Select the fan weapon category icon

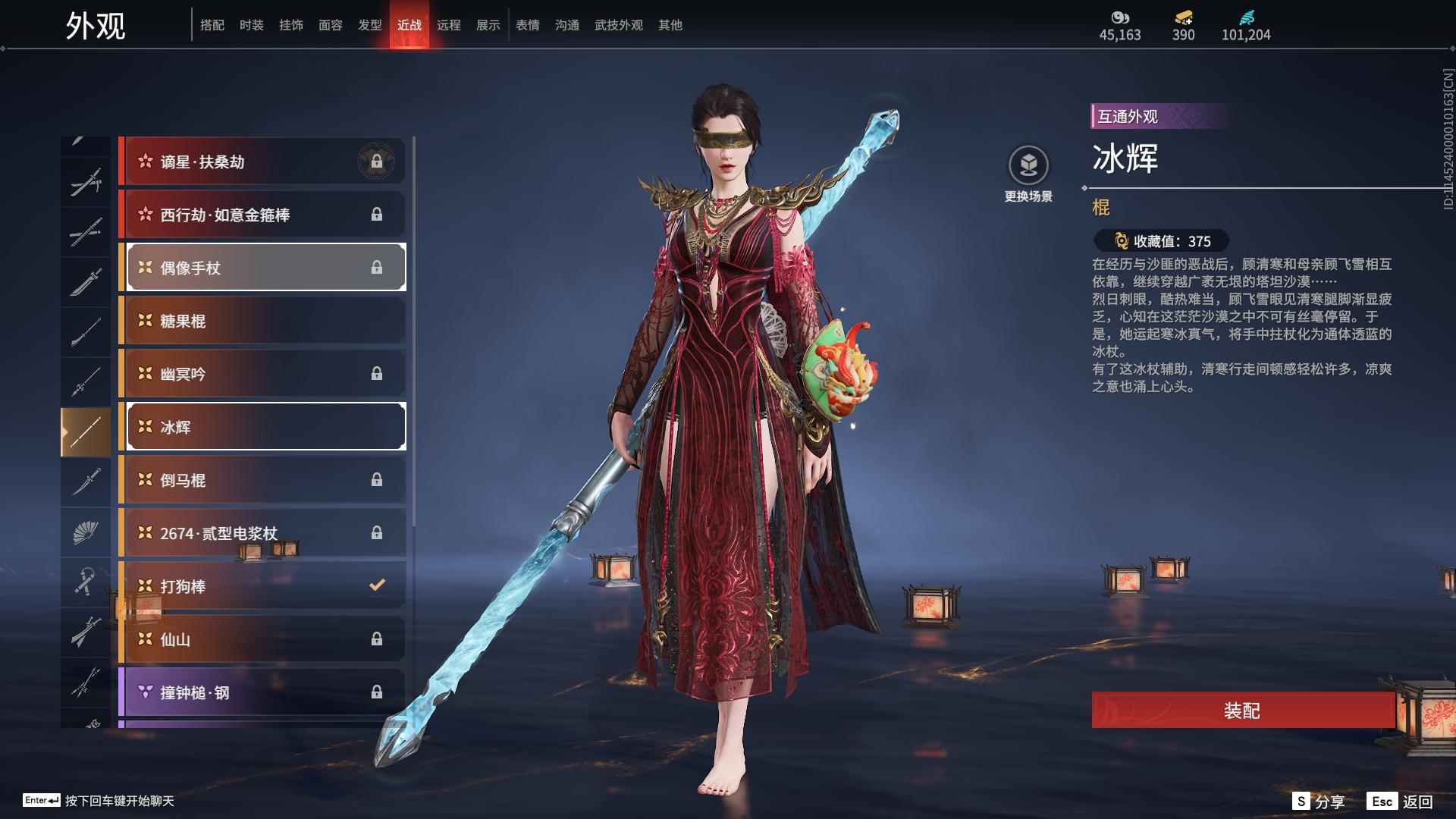86,531
